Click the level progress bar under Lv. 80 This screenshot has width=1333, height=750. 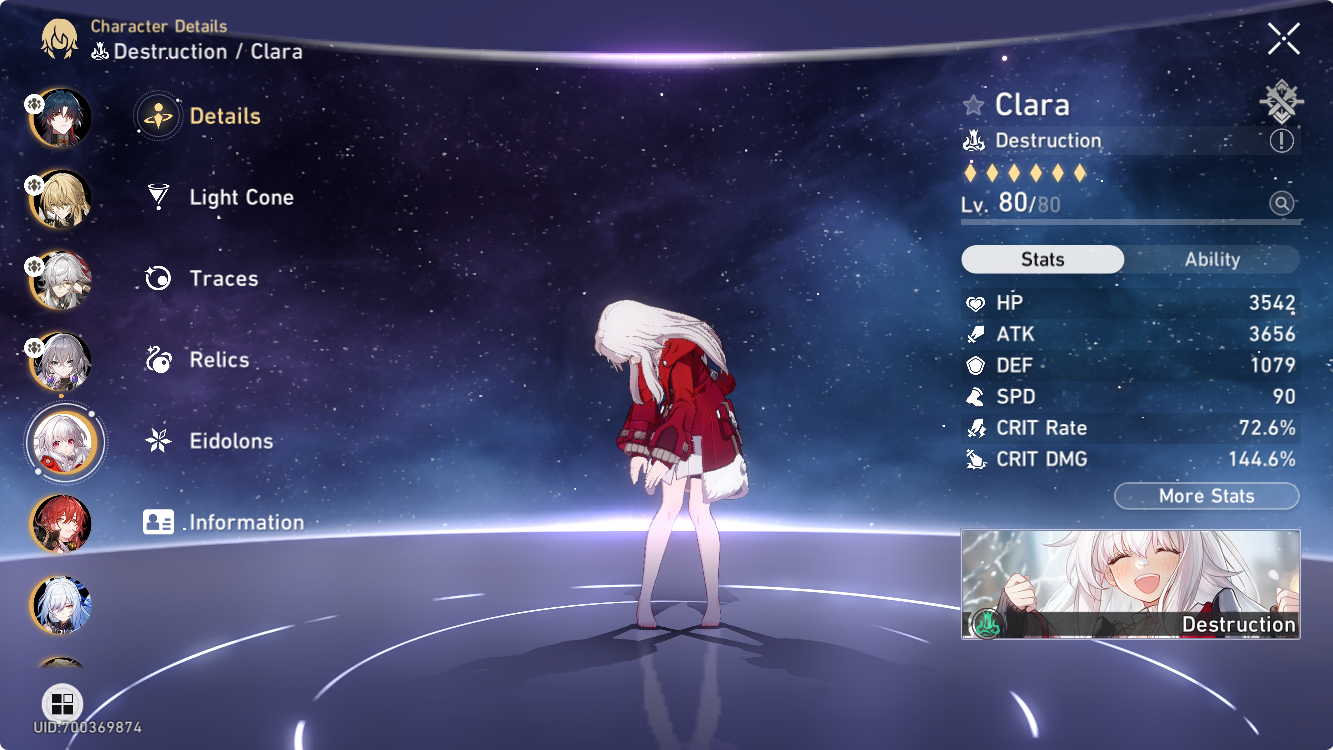coord(1130,222)
